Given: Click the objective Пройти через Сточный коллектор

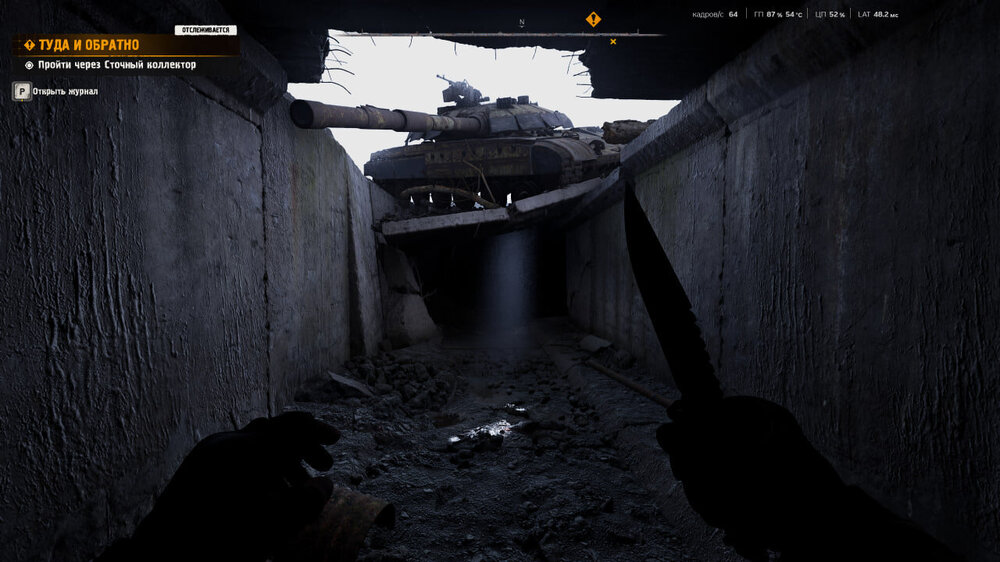Looking at the screenshot, I should pos(116,65).
